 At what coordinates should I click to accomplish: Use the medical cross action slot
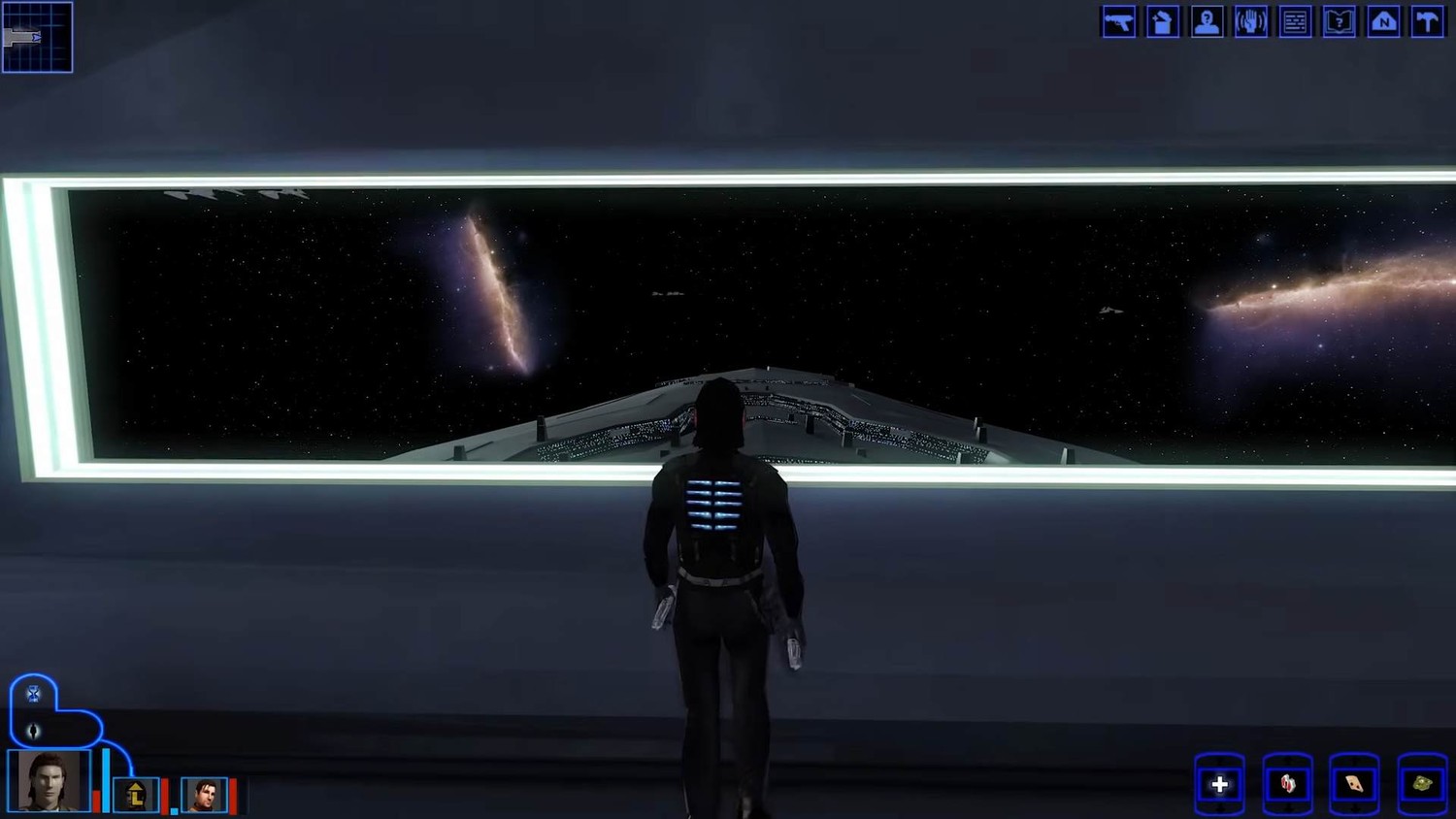[1220, 784]
